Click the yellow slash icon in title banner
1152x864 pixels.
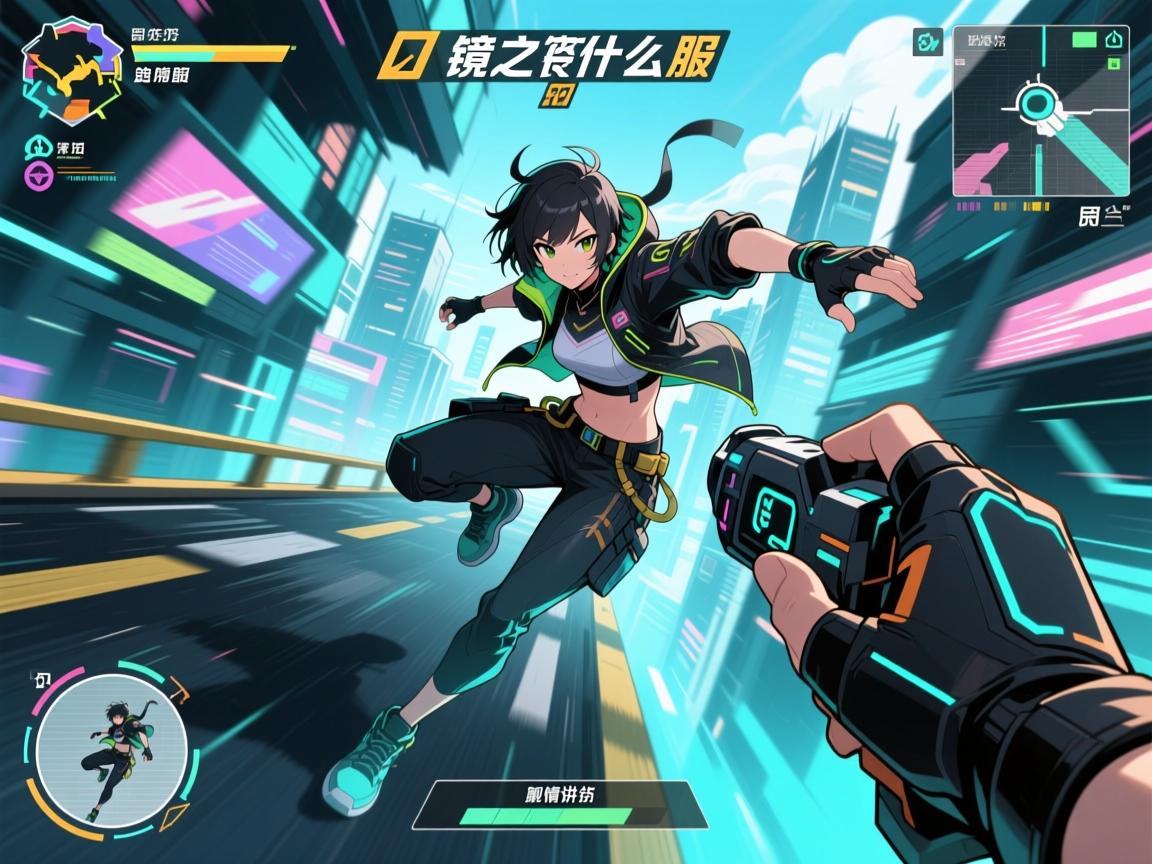[398, 57]
